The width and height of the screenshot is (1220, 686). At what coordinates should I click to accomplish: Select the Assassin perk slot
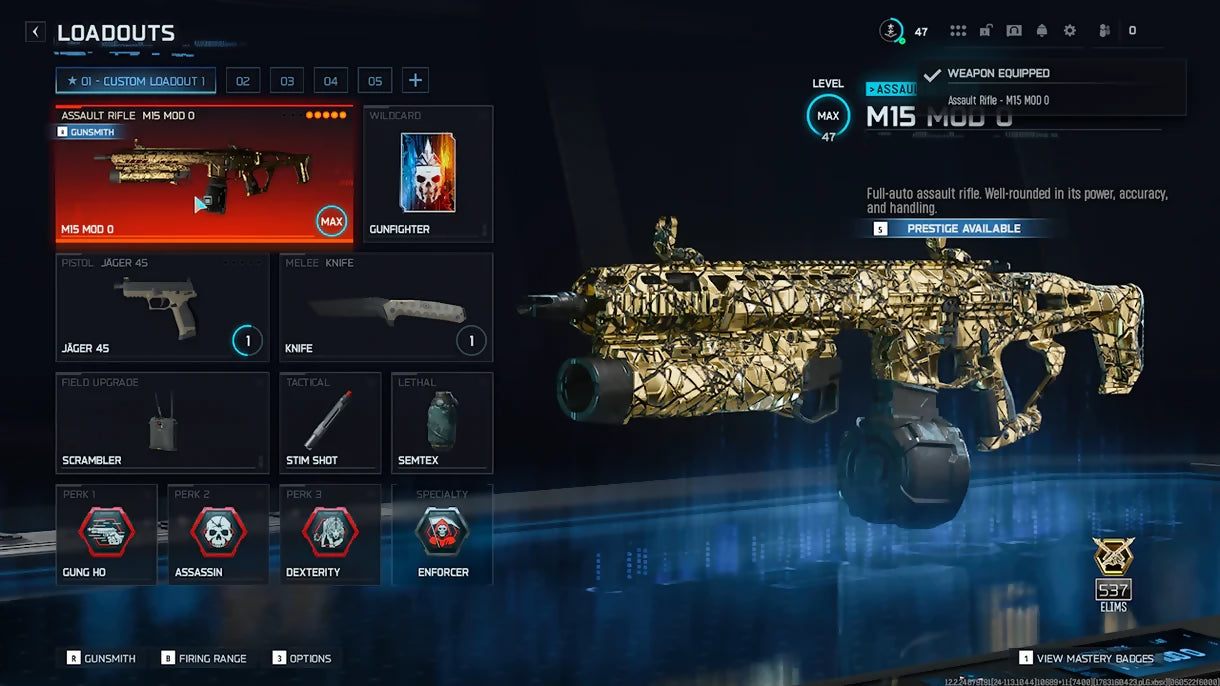tap(218, 534)
